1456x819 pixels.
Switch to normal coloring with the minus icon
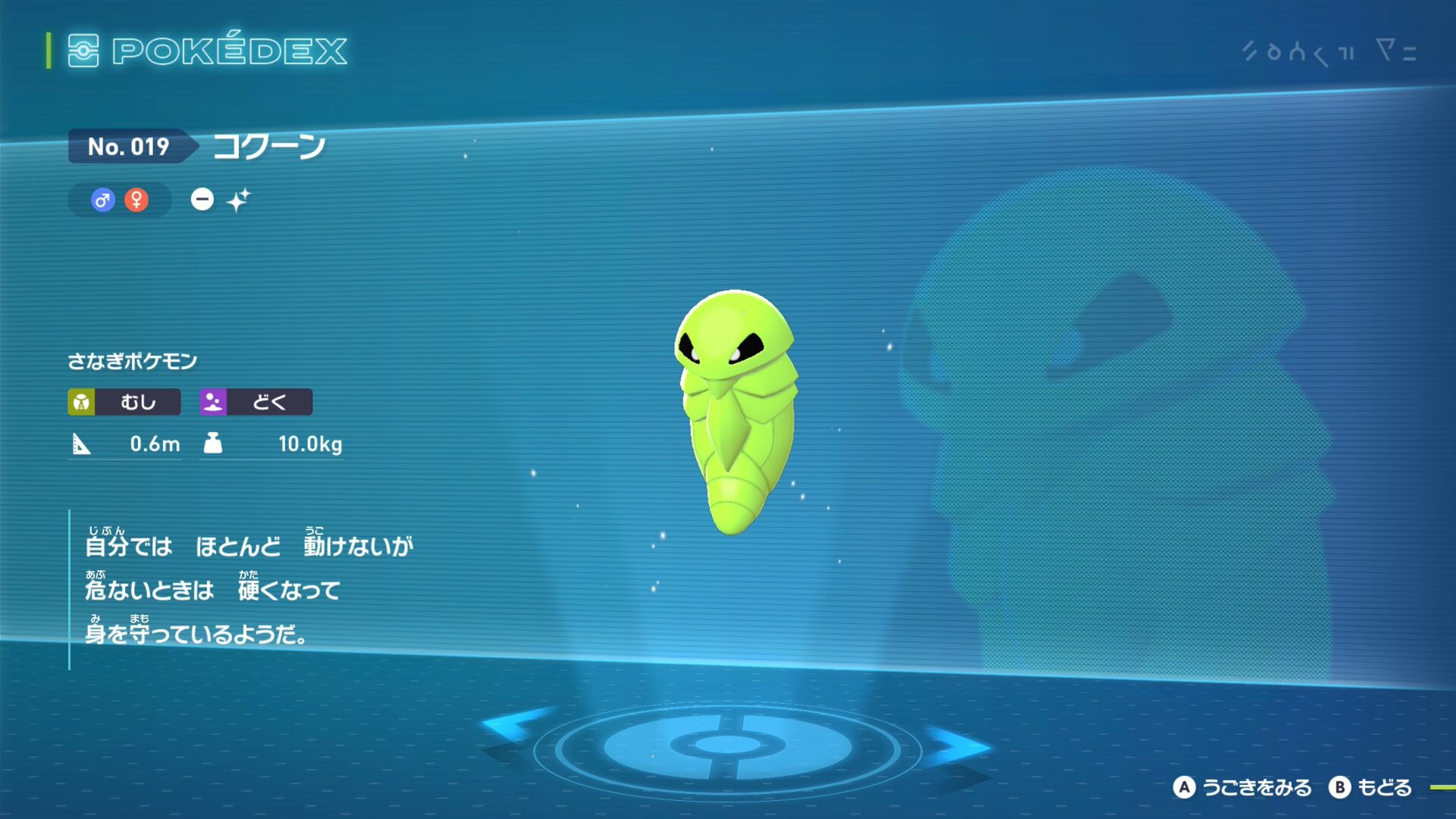coord(202,199)
